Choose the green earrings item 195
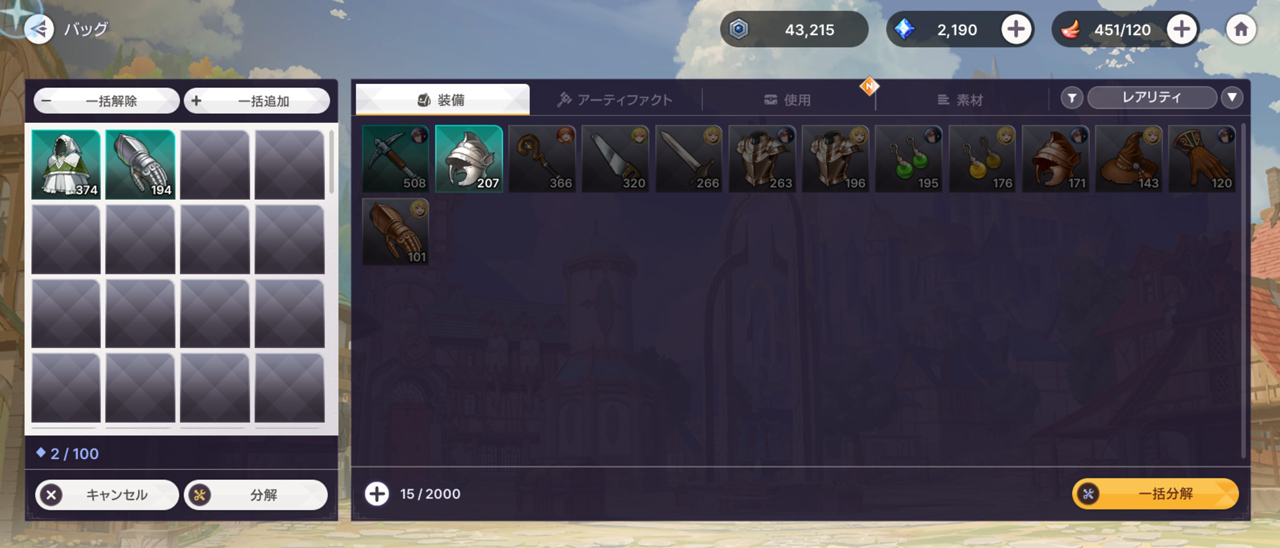The width and height of the screenshot is (1280, 548). (909, 158)
